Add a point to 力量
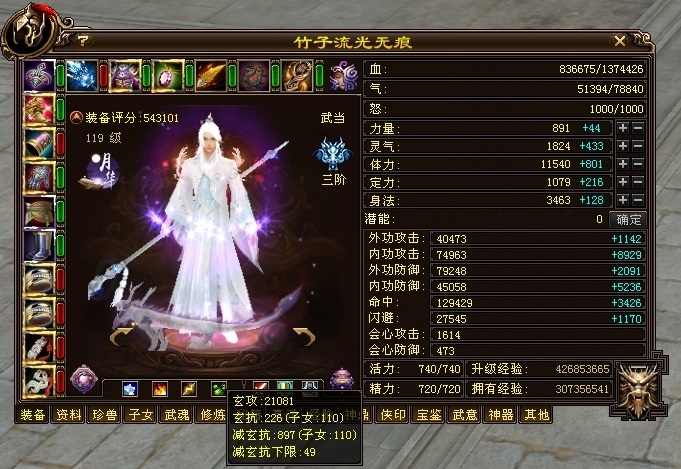The image size is (681, 469). click(x=622, y=128)
